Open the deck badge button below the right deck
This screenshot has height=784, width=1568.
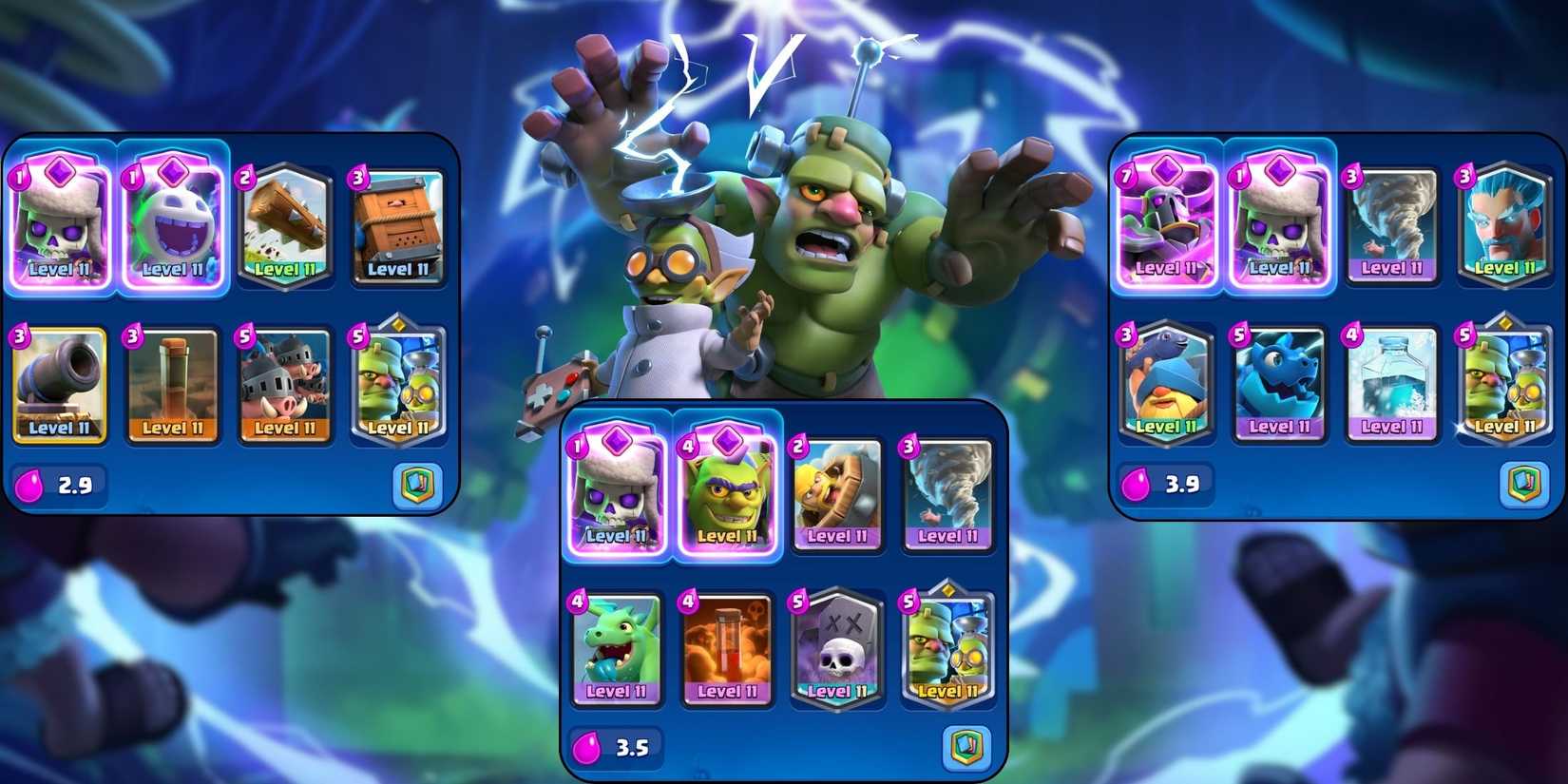coord(1523,485)
